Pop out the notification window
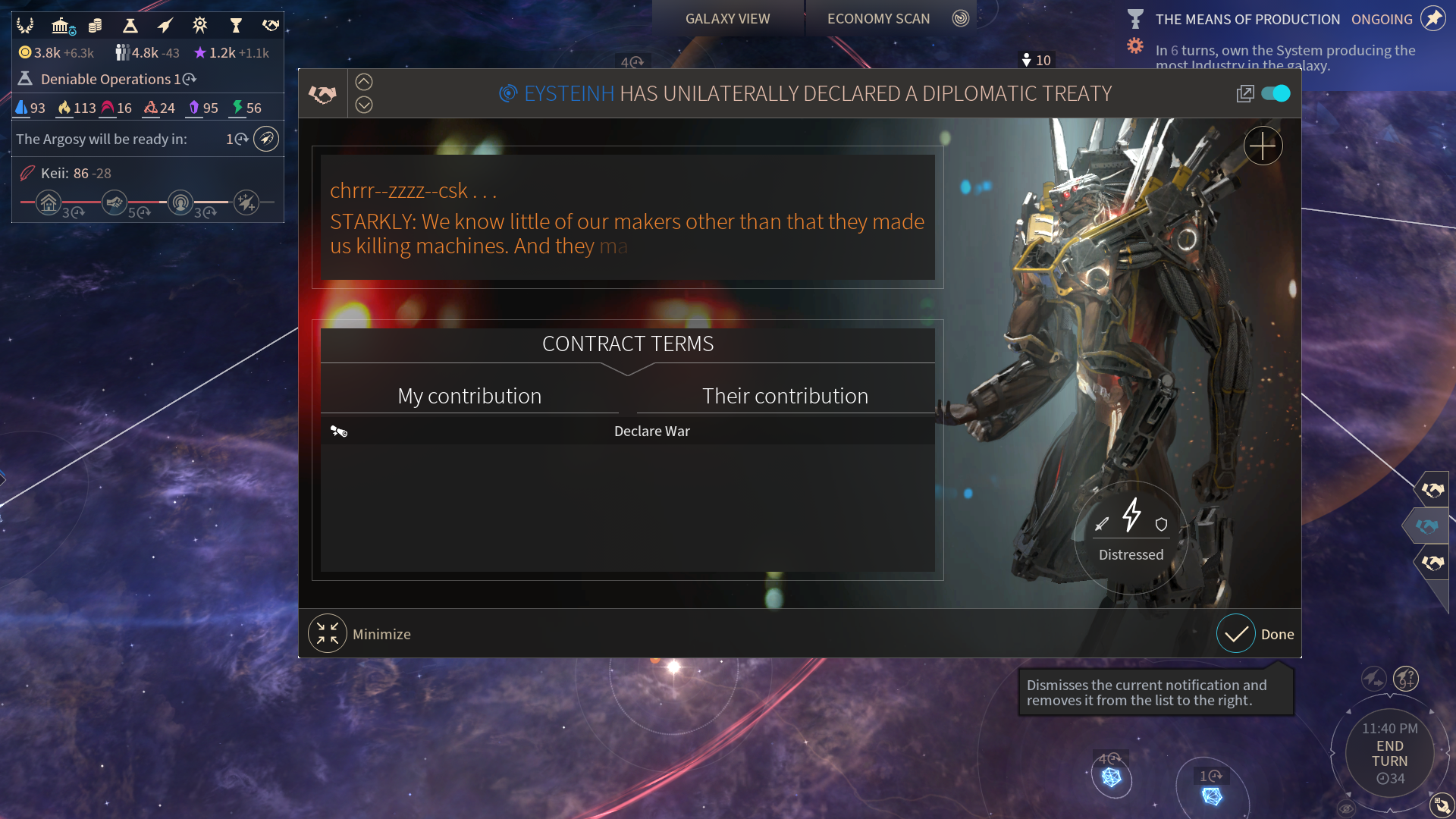Viewport: 1456px width, 819px height. point(1244,93)
